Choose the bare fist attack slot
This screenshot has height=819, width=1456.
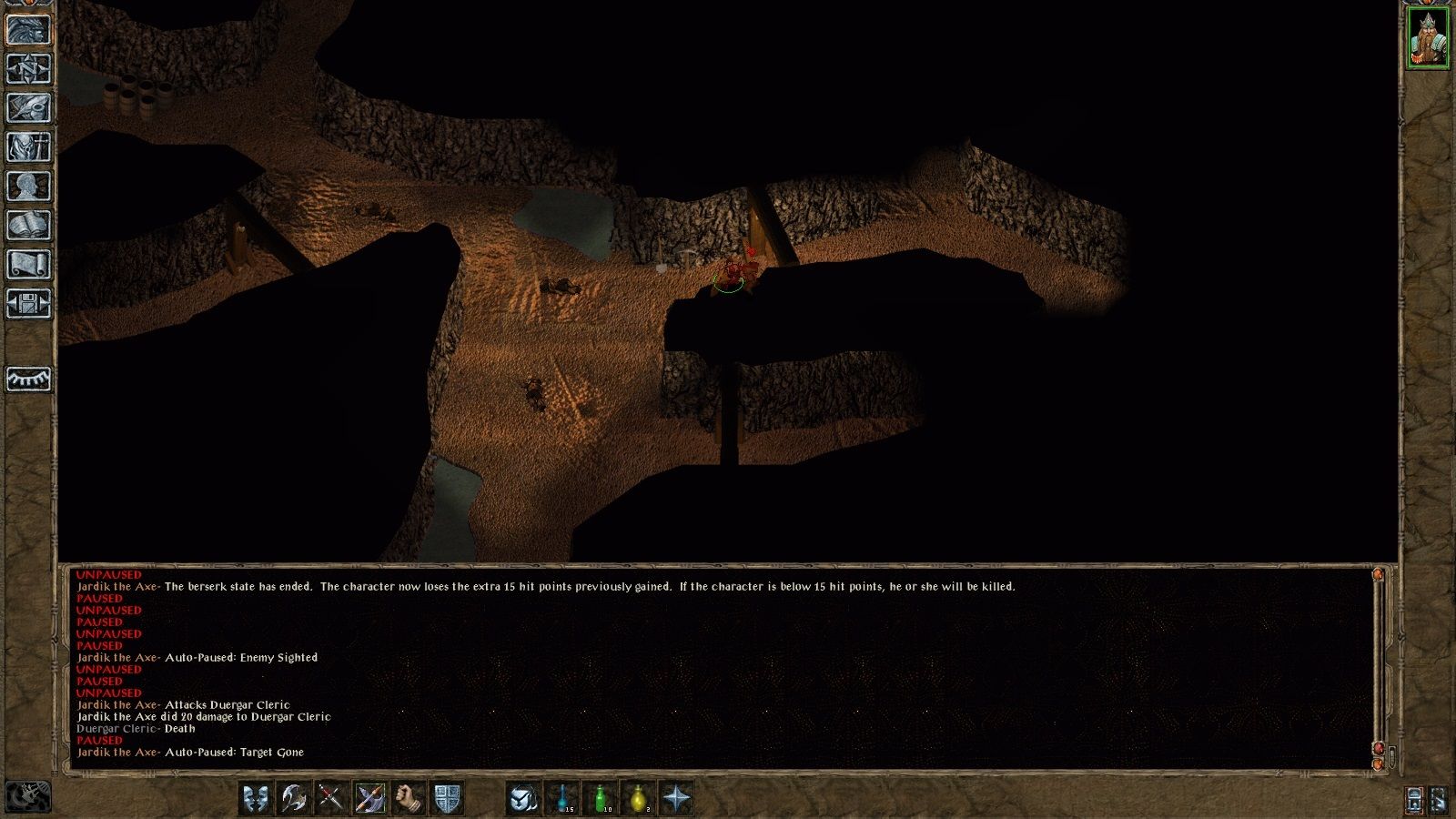point(409,798)
